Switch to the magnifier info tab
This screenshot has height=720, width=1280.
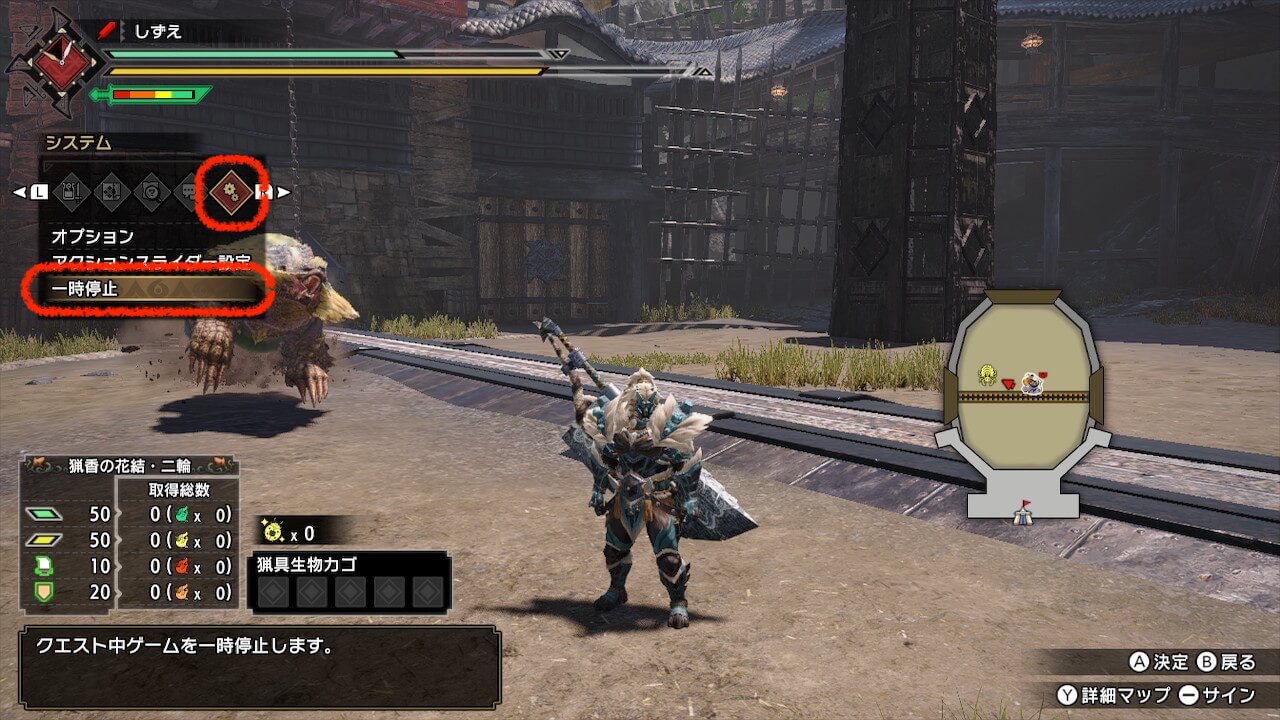coord(152,191)
